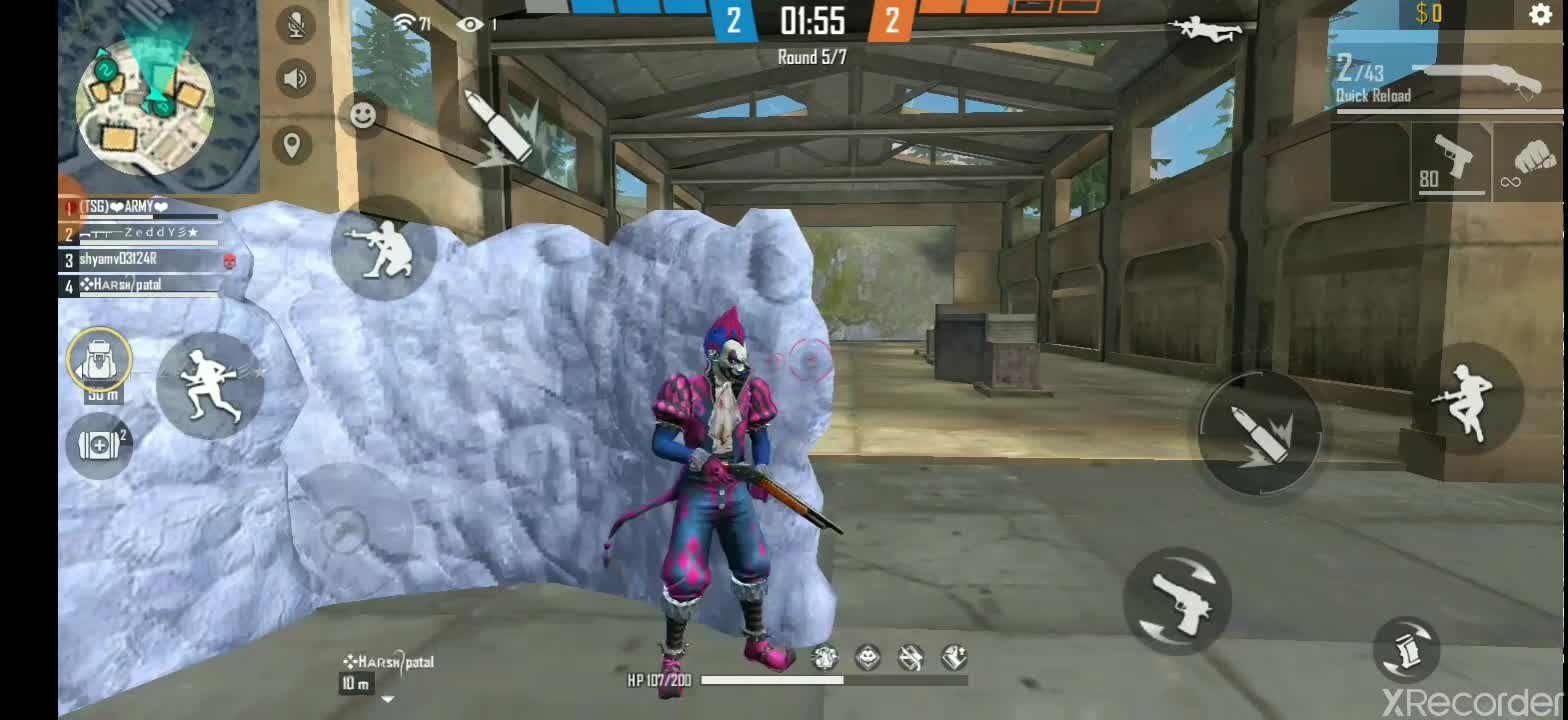
Task: Tap the sprint running man button
Action: click(x=210, y=385)
